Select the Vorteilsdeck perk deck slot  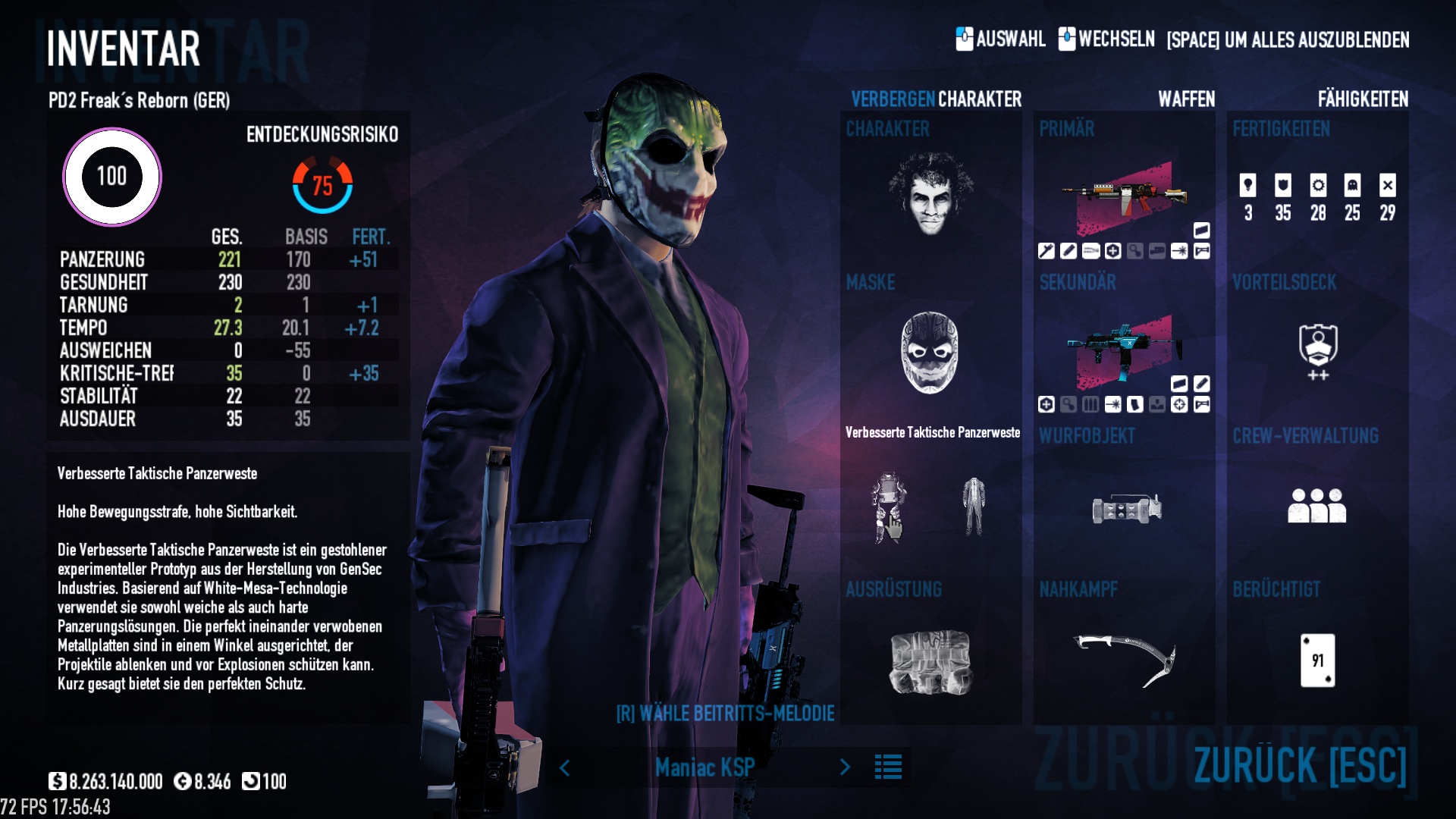(1318, 350)
